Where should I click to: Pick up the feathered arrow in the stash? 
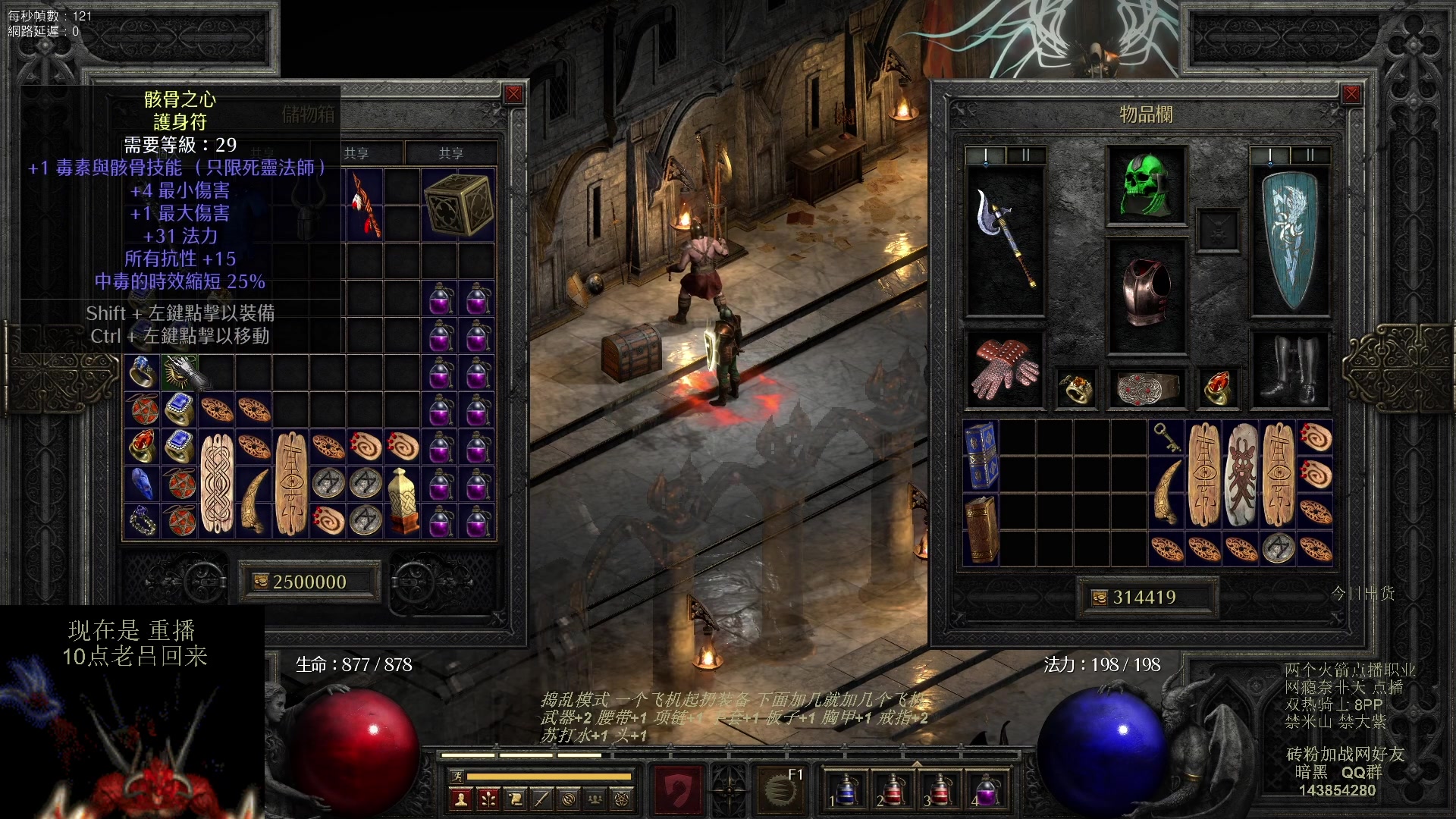365,205
